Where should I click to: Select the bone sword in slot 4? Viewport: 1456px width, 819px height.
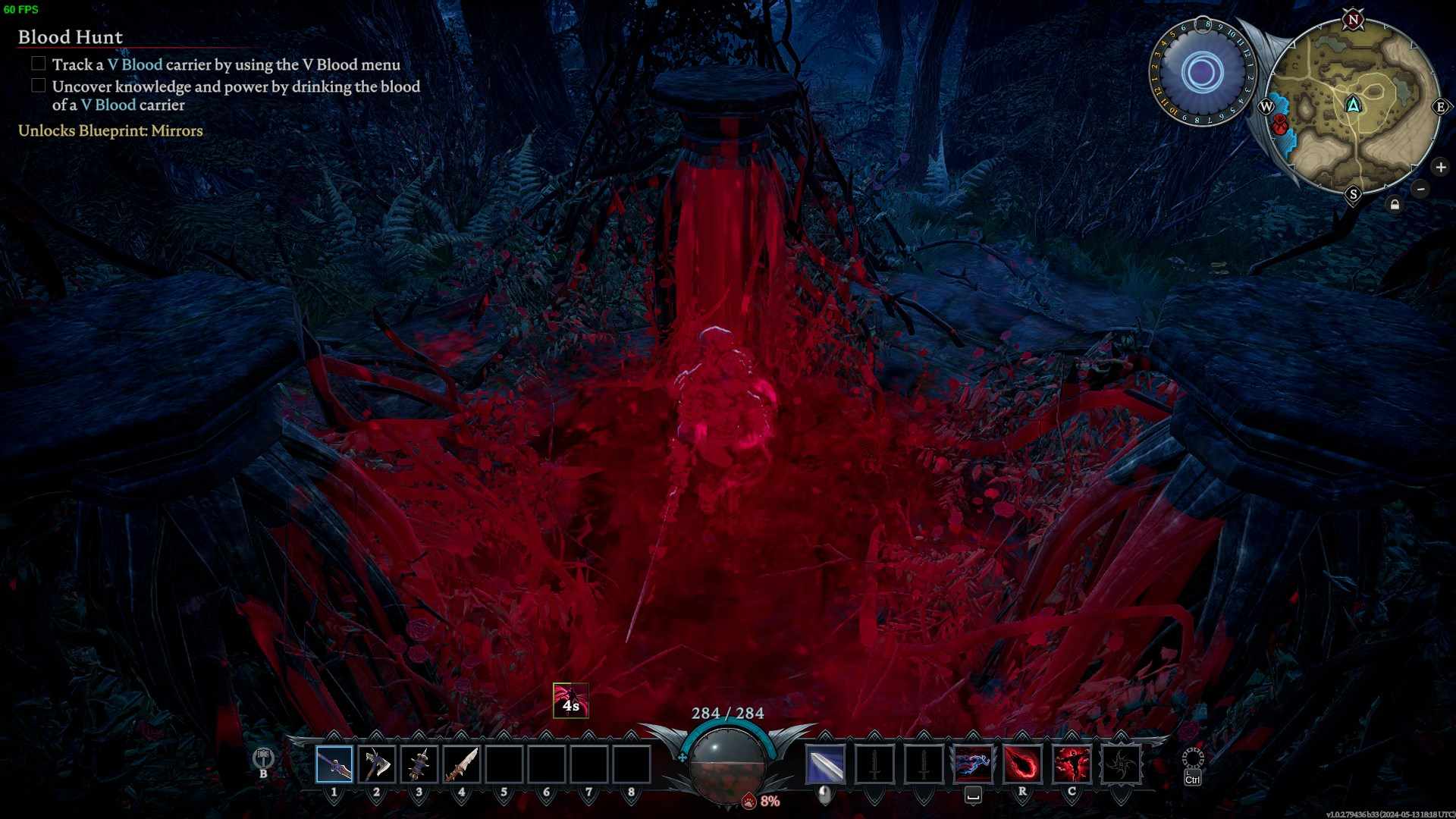pyautogui.click(x=461, y=764)
